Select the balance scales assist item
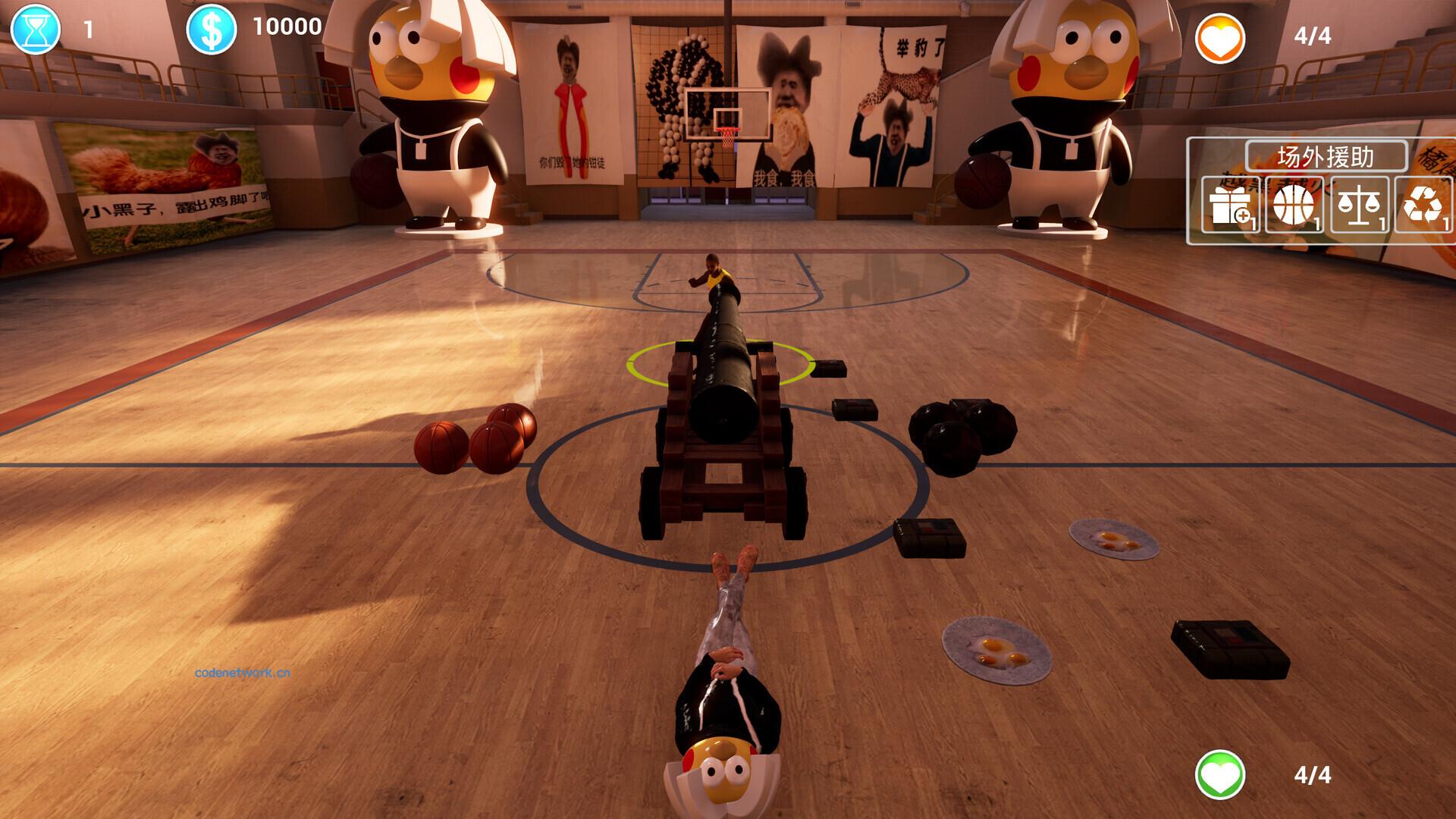 click(x=1358, y=205)
